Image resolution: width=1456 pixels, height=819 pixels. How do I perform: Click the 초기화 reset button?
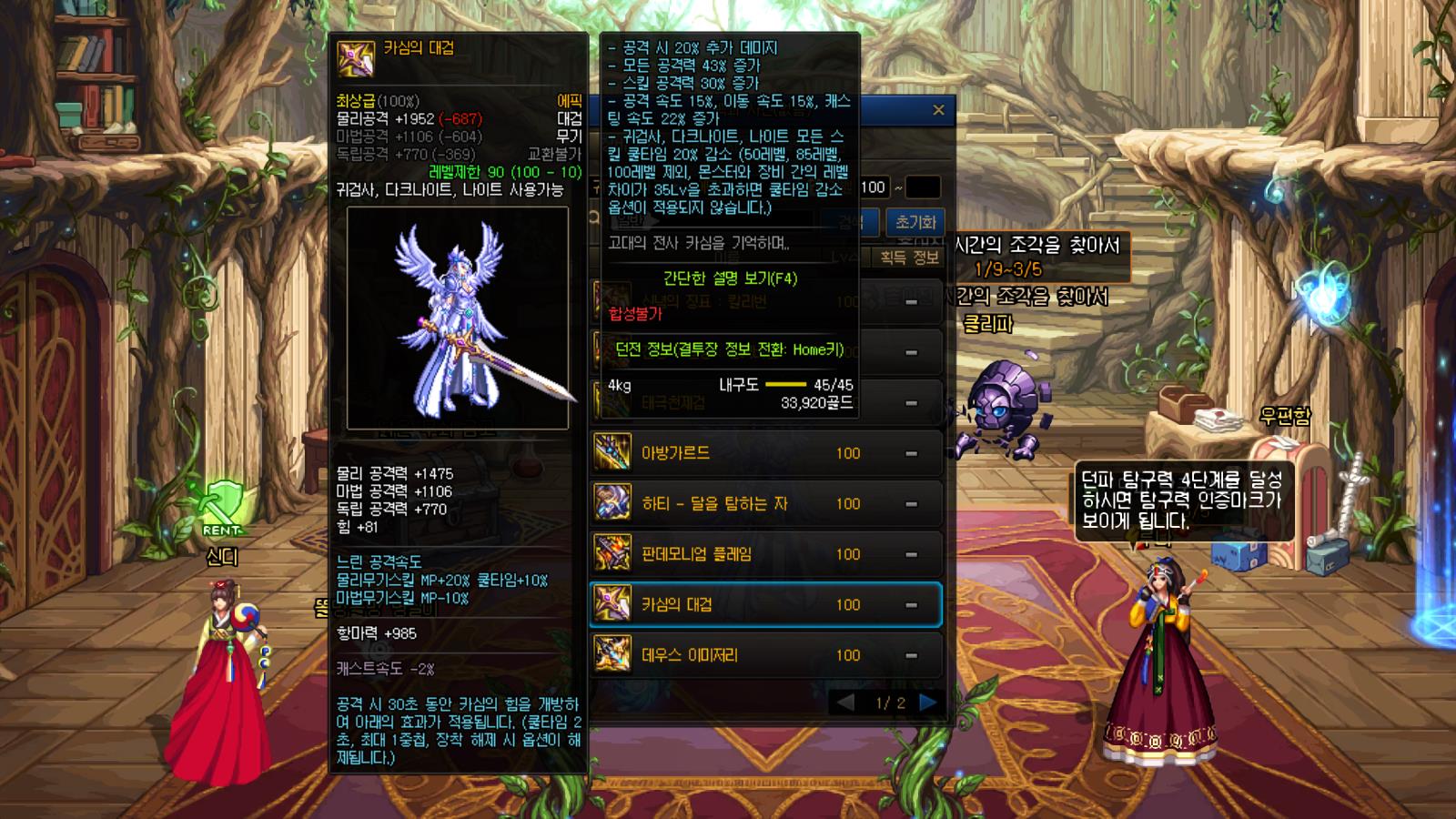(x=915, y=222)
